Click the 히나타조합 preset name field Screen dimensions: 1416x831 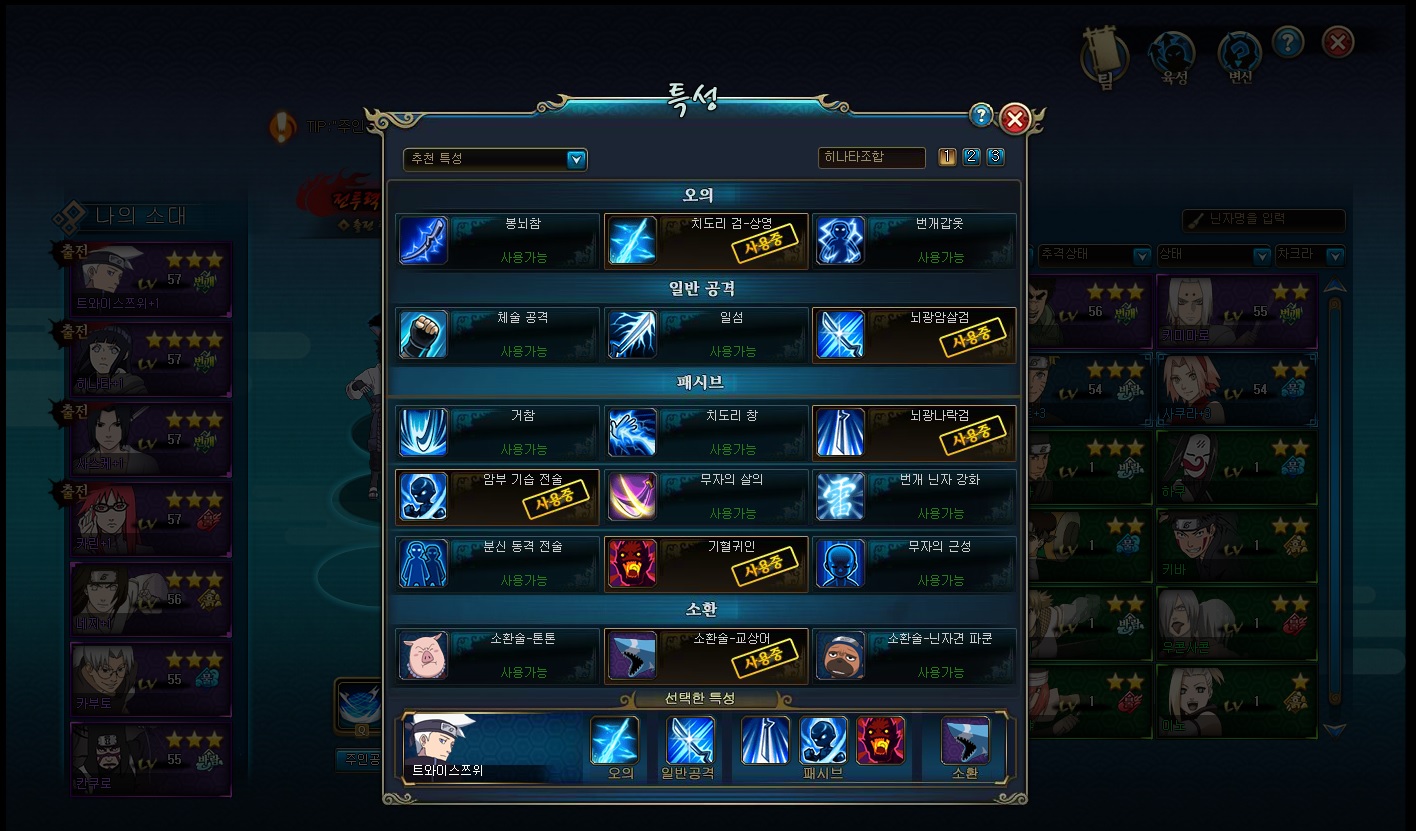pos(871,158)
